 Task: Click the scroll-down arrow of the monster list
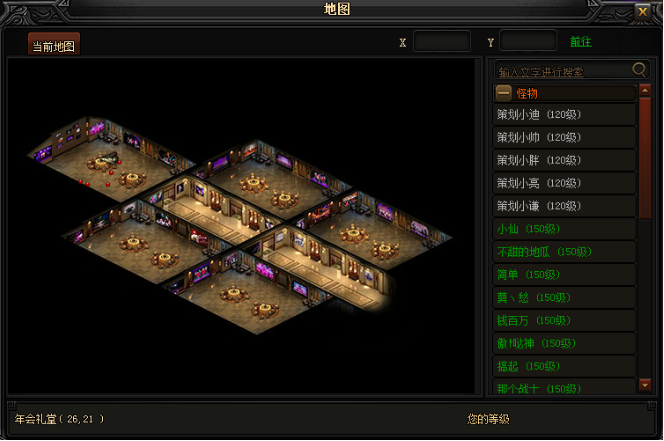tap(645, 386)
